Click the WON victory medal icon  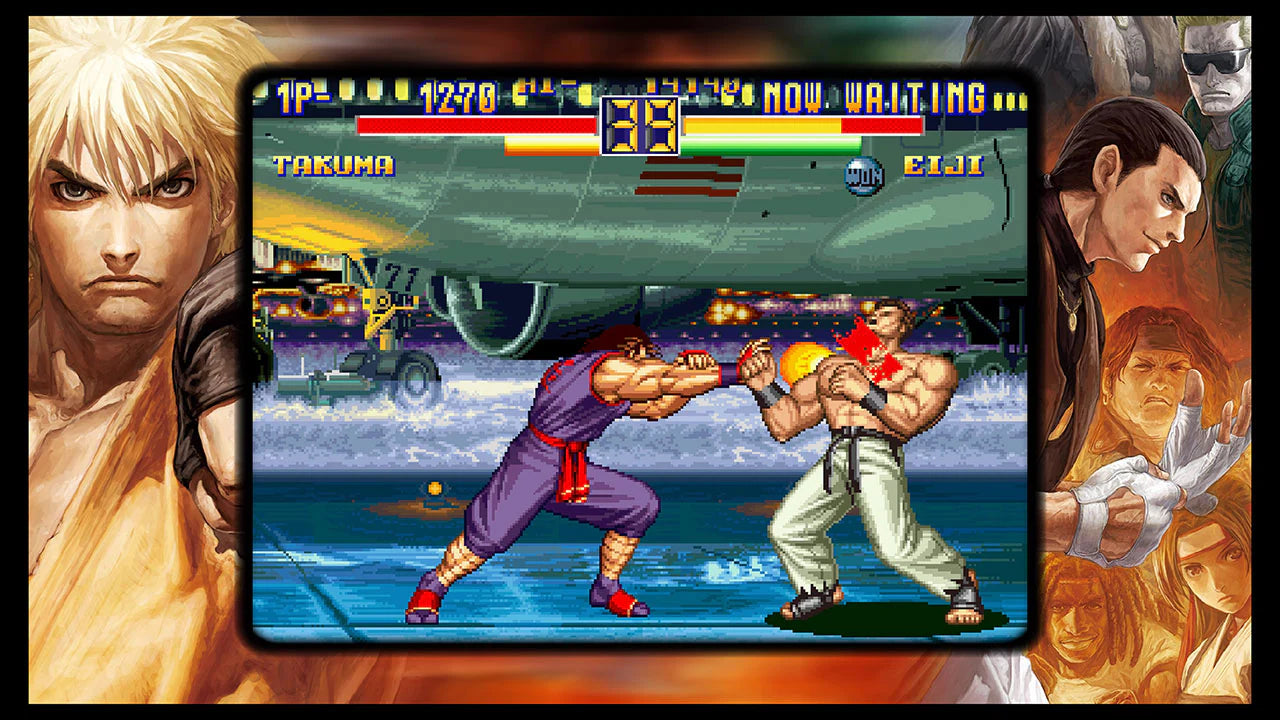862,172
